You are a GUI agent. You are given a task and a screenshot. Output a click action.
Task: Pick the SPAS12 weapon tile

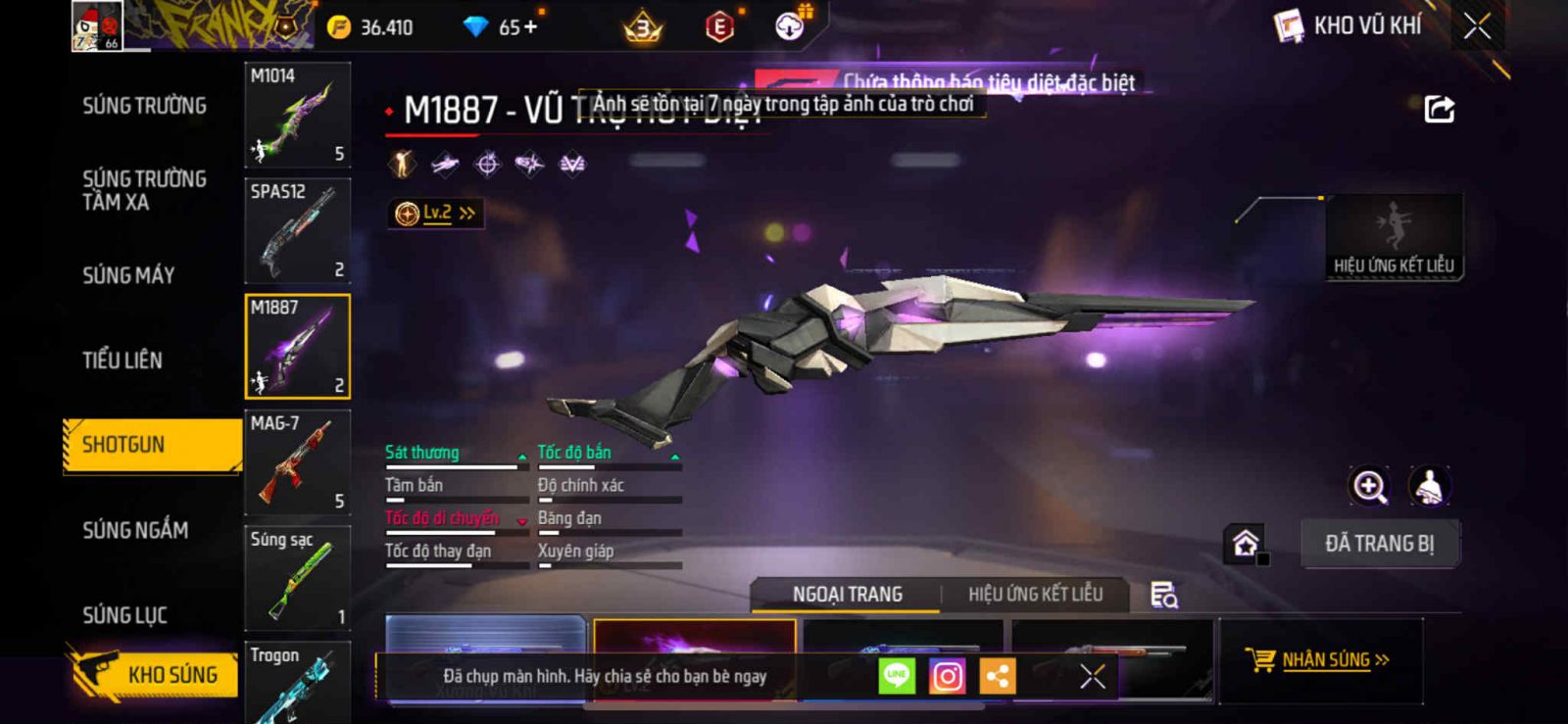[x=297, y=230]
